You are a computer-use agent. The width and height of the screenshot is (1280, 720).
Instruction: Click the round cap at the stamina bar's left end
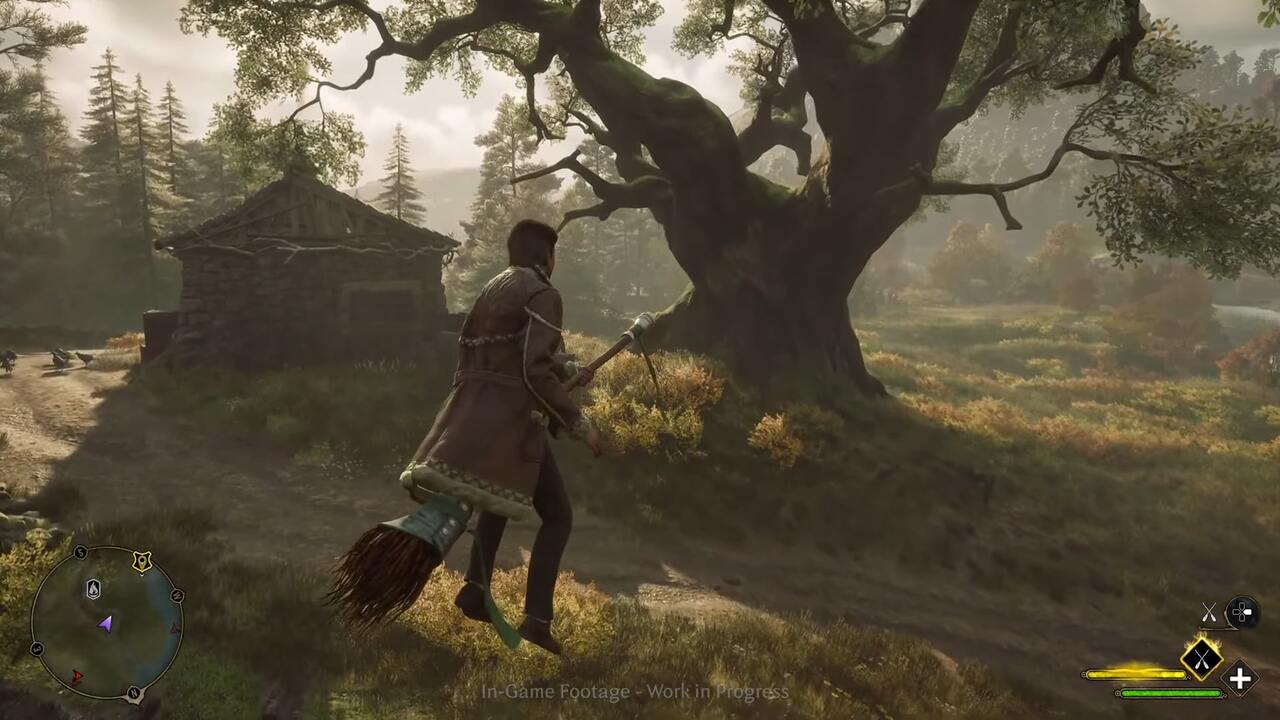[x=1085, y=674]
